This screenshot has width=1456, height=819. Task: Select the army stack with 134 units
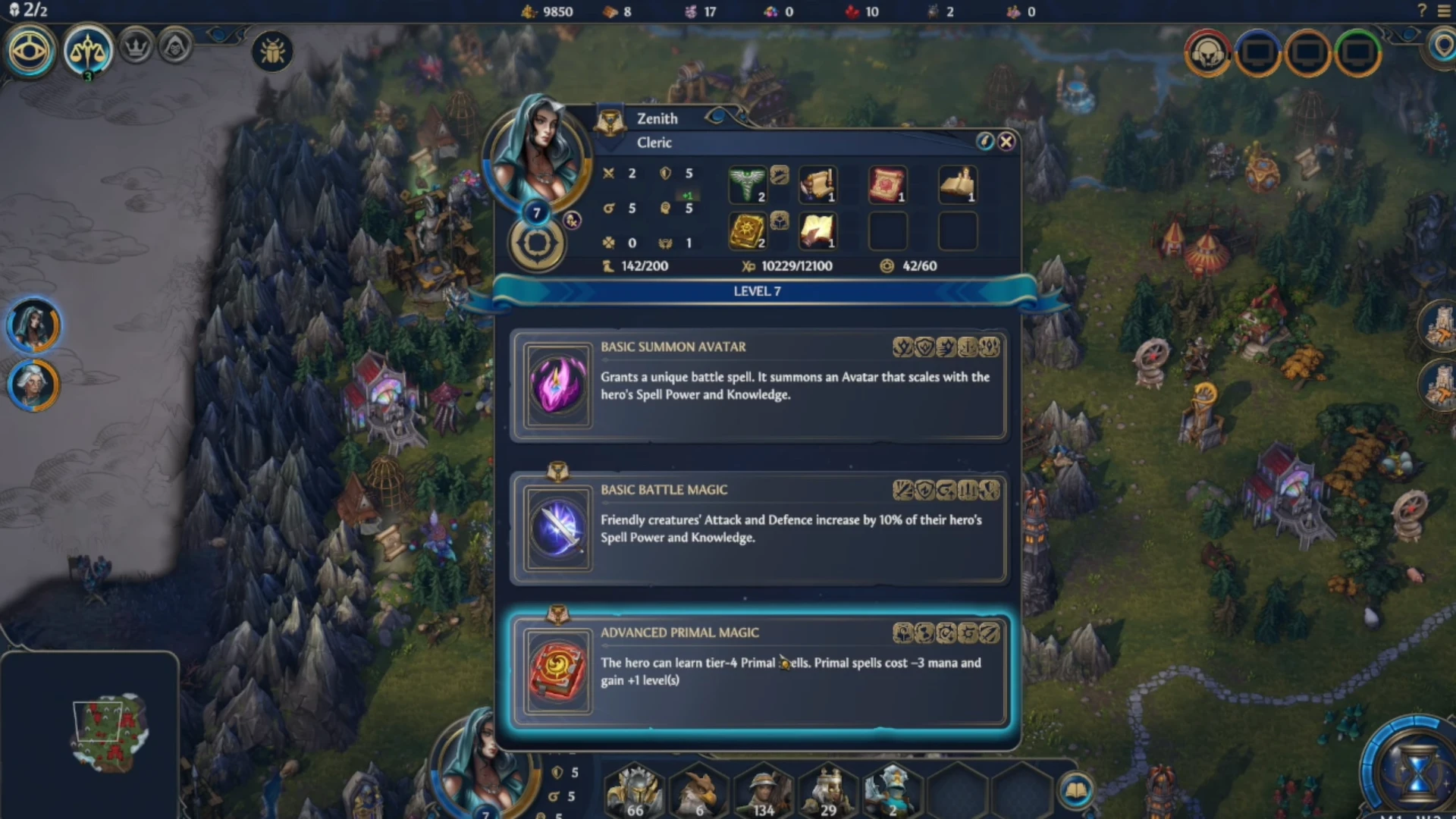tap(763, 792)
